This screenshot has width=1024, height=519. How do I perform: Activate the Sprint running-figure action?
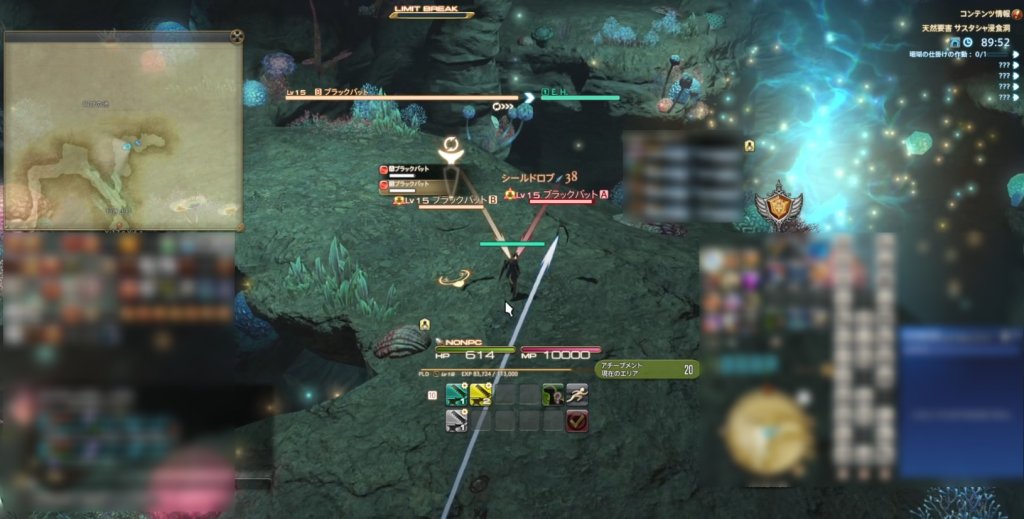[577, 395]
